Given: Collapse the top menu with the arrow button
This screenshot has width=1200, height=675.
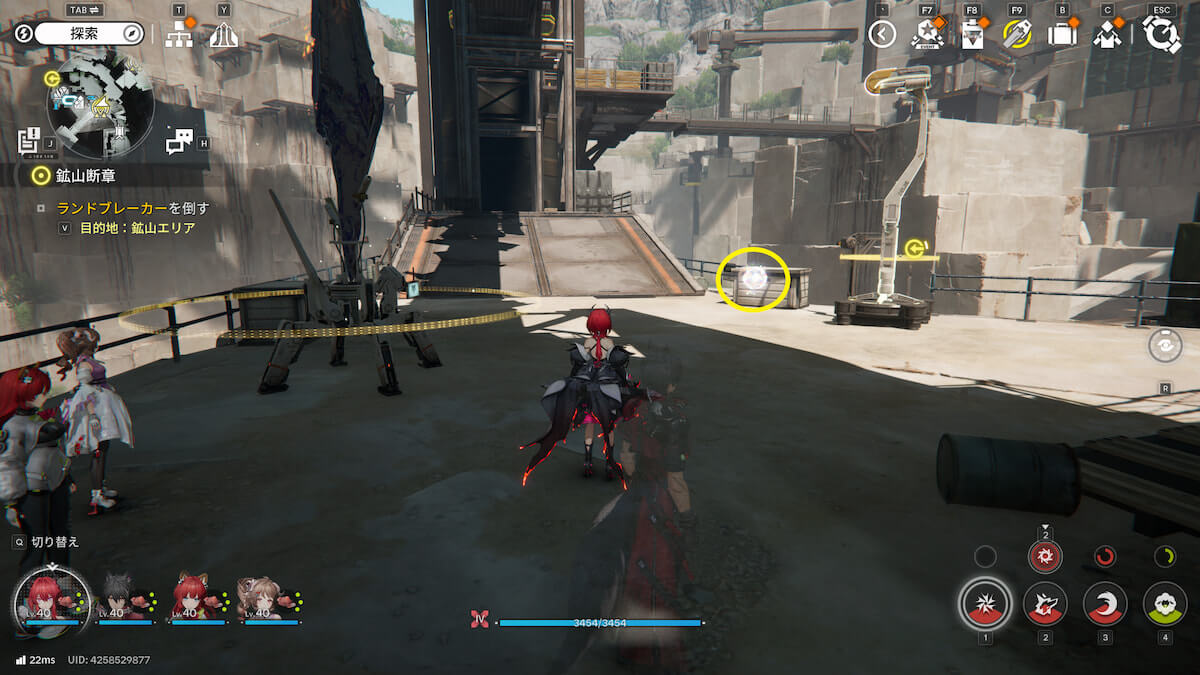Looking at the screenshot, I should tap(881, 35).
